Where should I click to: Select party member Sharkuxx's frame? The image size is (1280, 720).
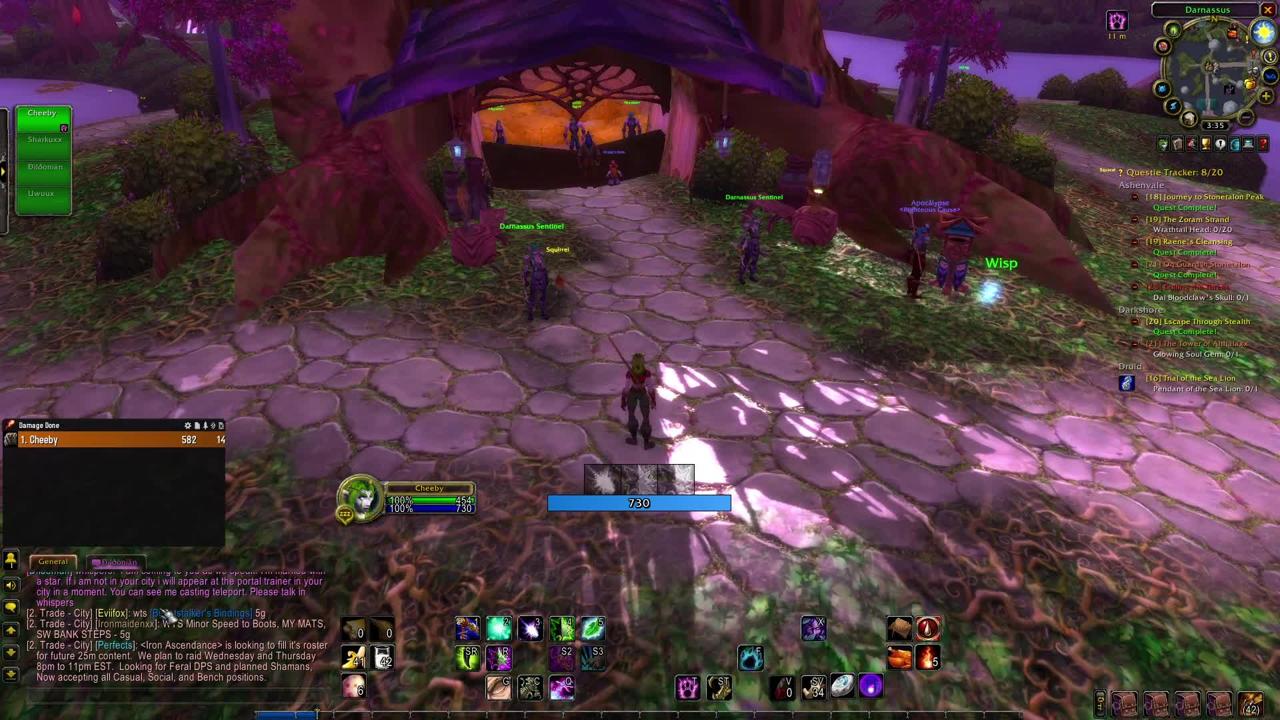click(43, 140)
